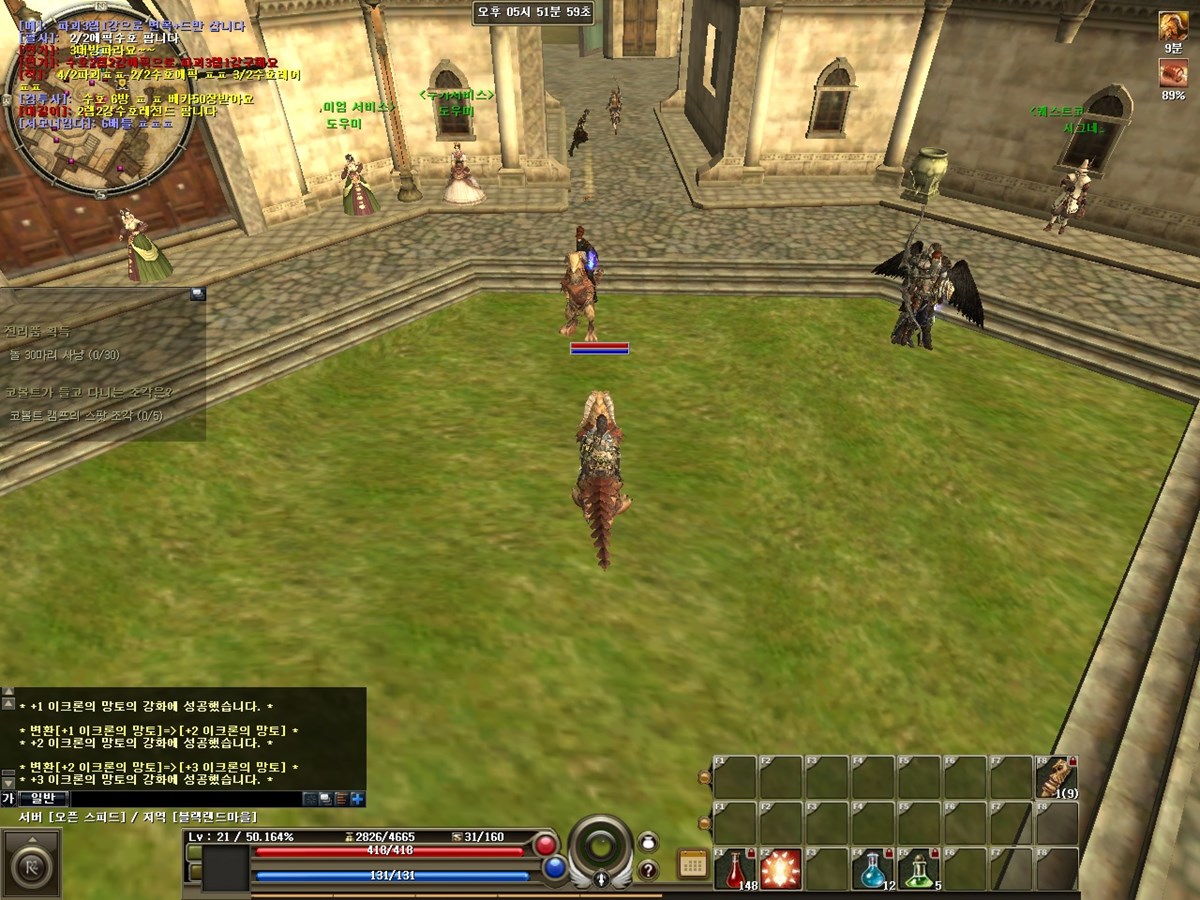Image resolution: width=1200 pixels, height=900 pixels.
Task: Click the 89% status icon
Action: 1173,73
